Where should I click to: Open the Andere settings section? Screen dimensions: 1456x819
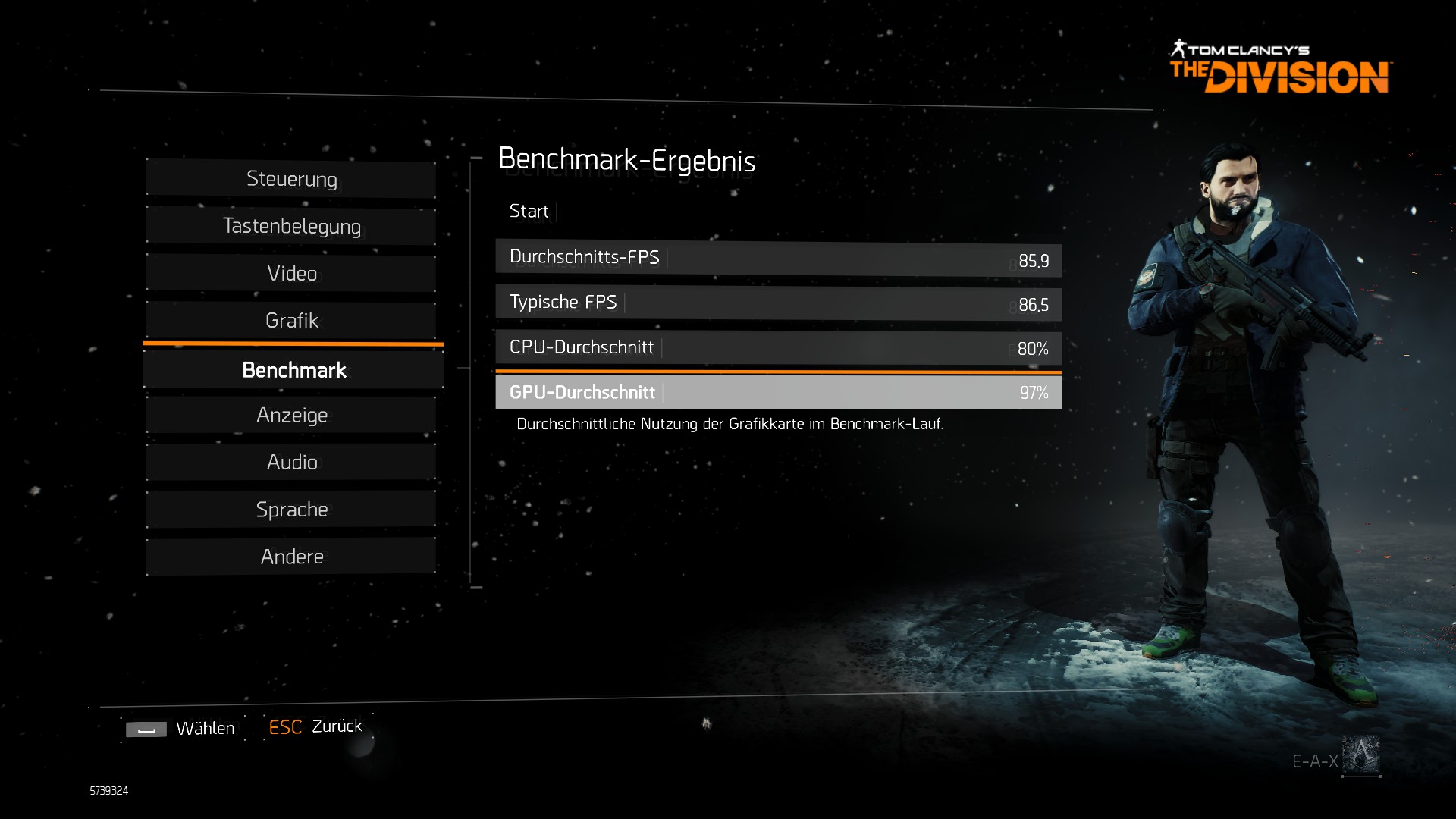click(291, 557)
